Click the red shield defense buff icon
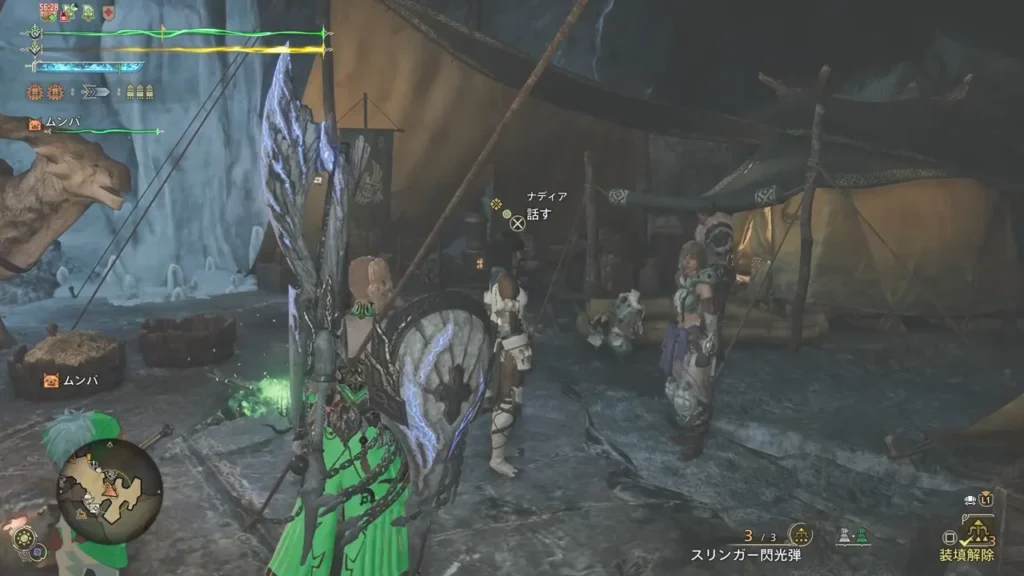Viewport: 1024px width, 576px height. pos(108,13)
